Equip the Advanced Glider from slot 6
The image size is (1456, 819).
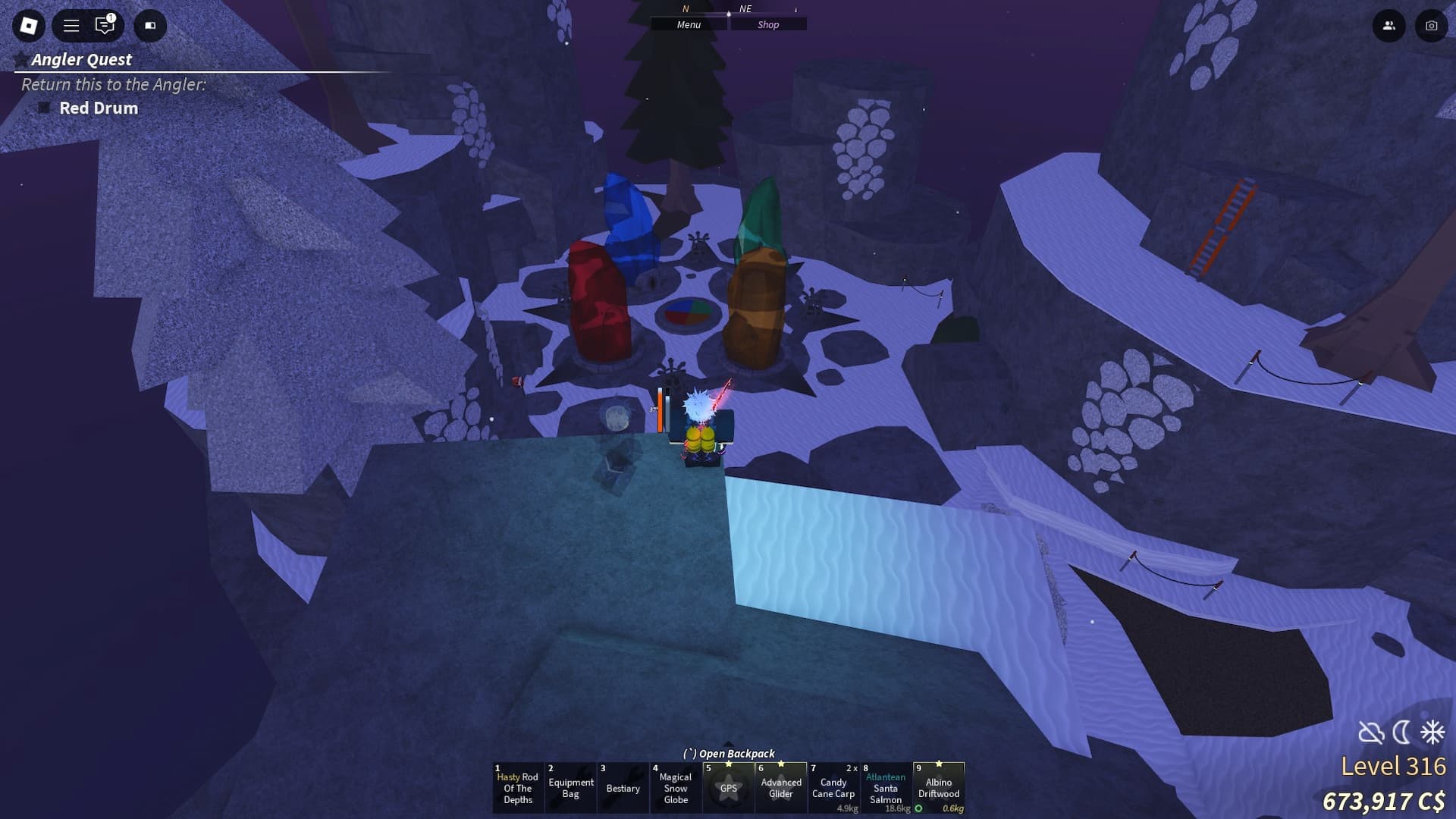781,788
